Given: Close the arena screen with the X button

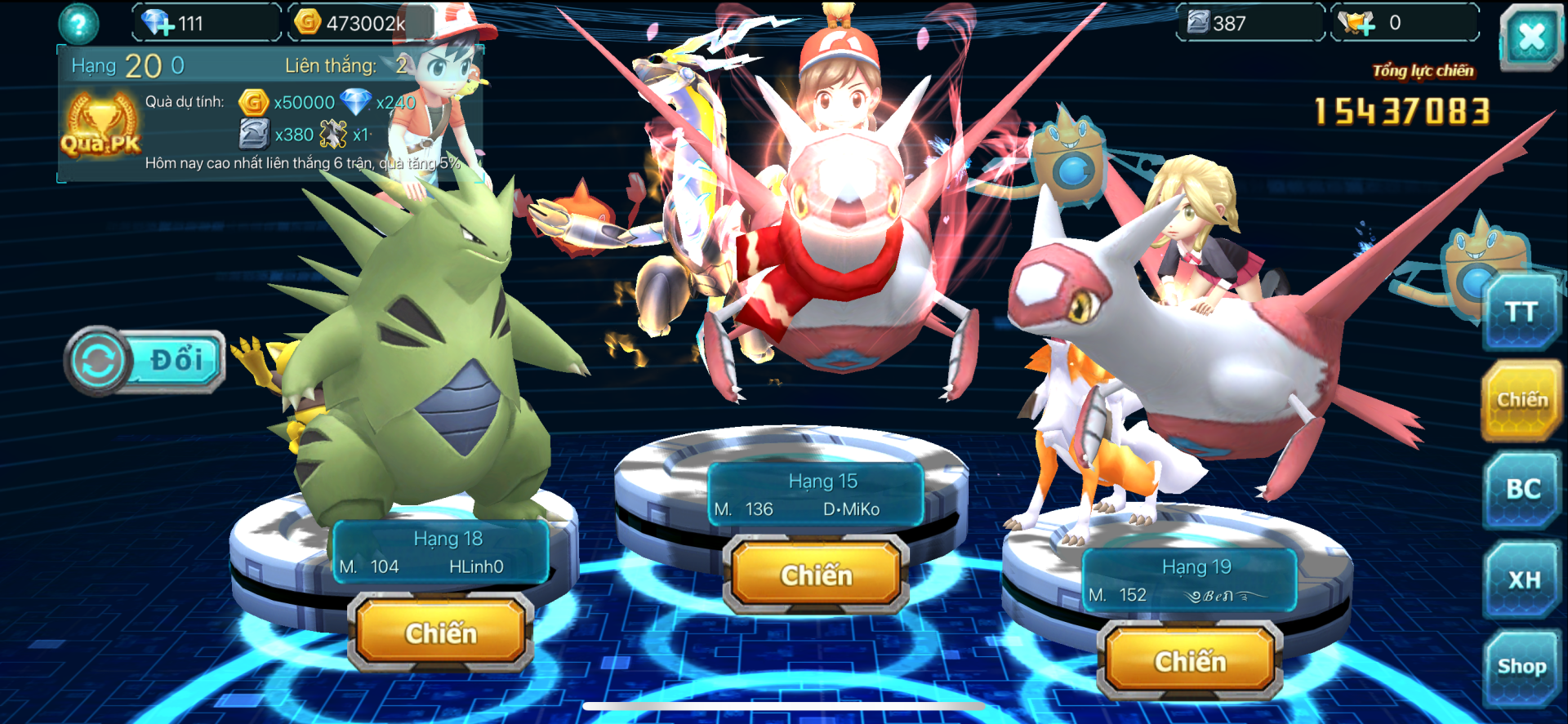Looking at the screenshot, I should [x=1530, y=37].
